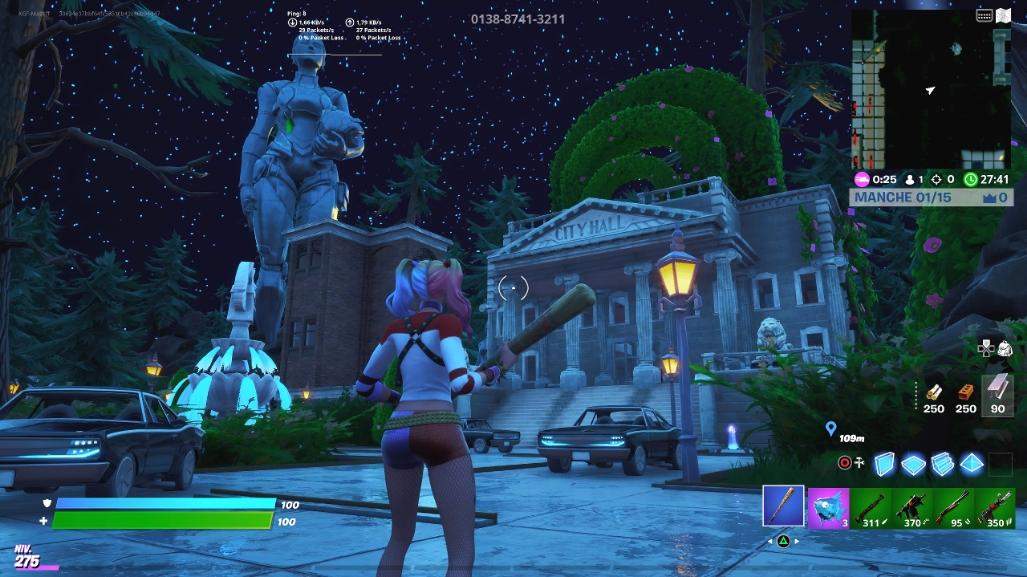The height and width of the screenshot is (577, 1027).
Task: Select the purple fish item slot
Action: coord(828,505)
